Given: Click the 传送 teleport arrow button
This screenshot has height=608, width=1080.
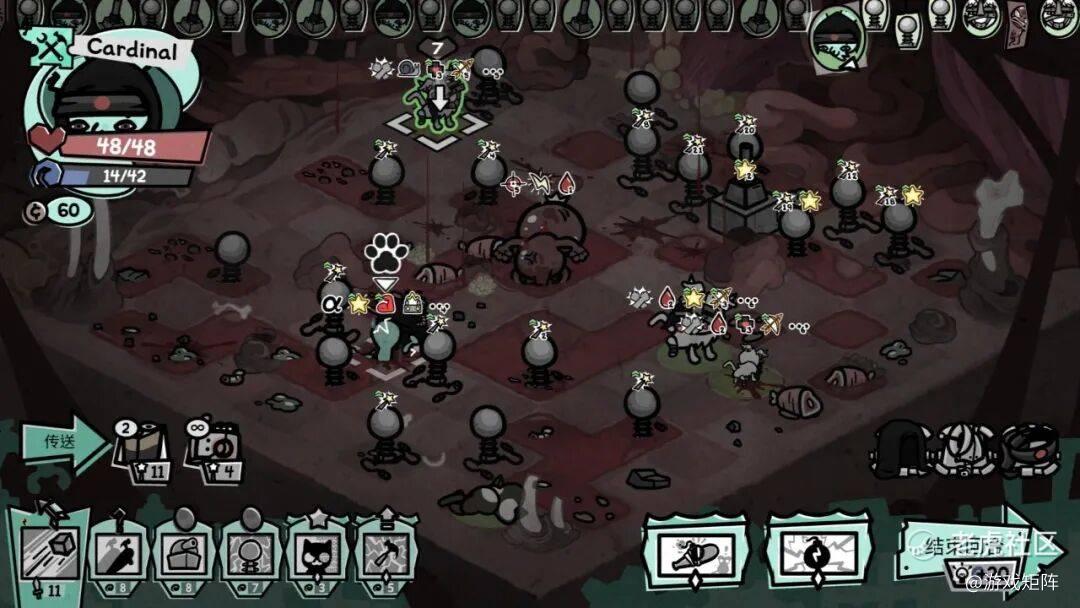Looking at the screenshot, I should tap(62, 442).
